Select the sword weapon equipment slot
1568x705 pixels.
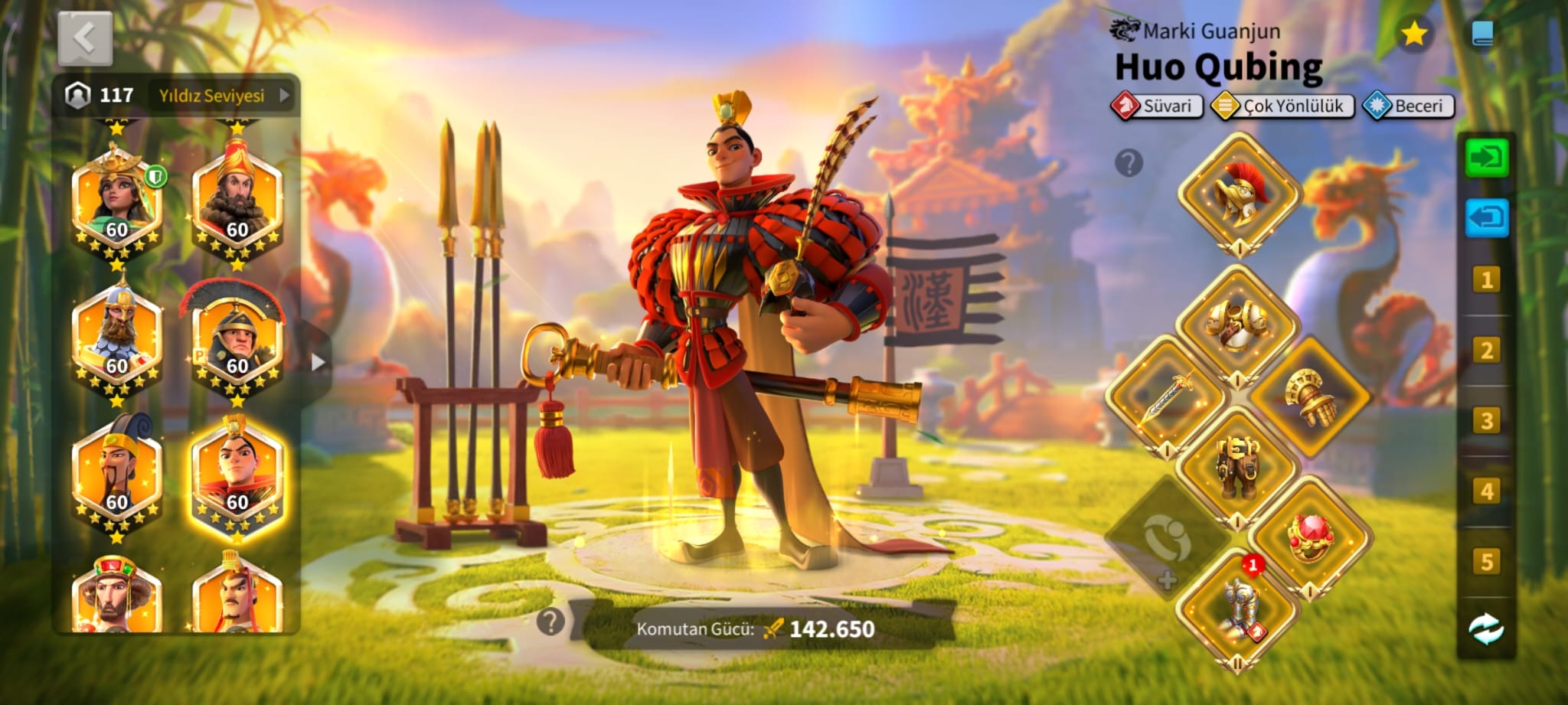(x=1168, y=397)
